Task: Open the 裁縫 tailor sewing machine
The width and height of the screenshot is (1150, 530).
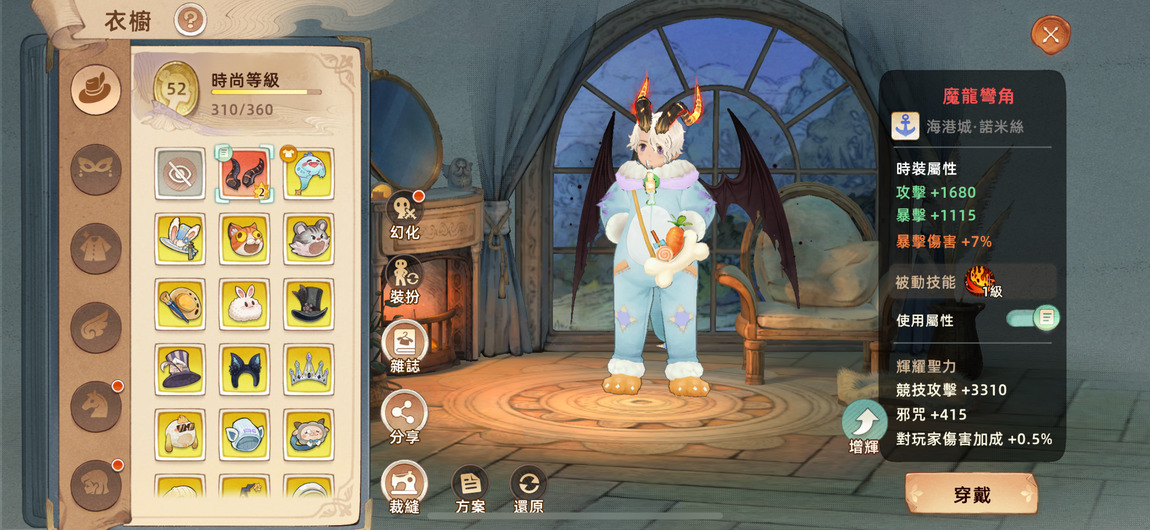Action: click(x=405, y=484)
